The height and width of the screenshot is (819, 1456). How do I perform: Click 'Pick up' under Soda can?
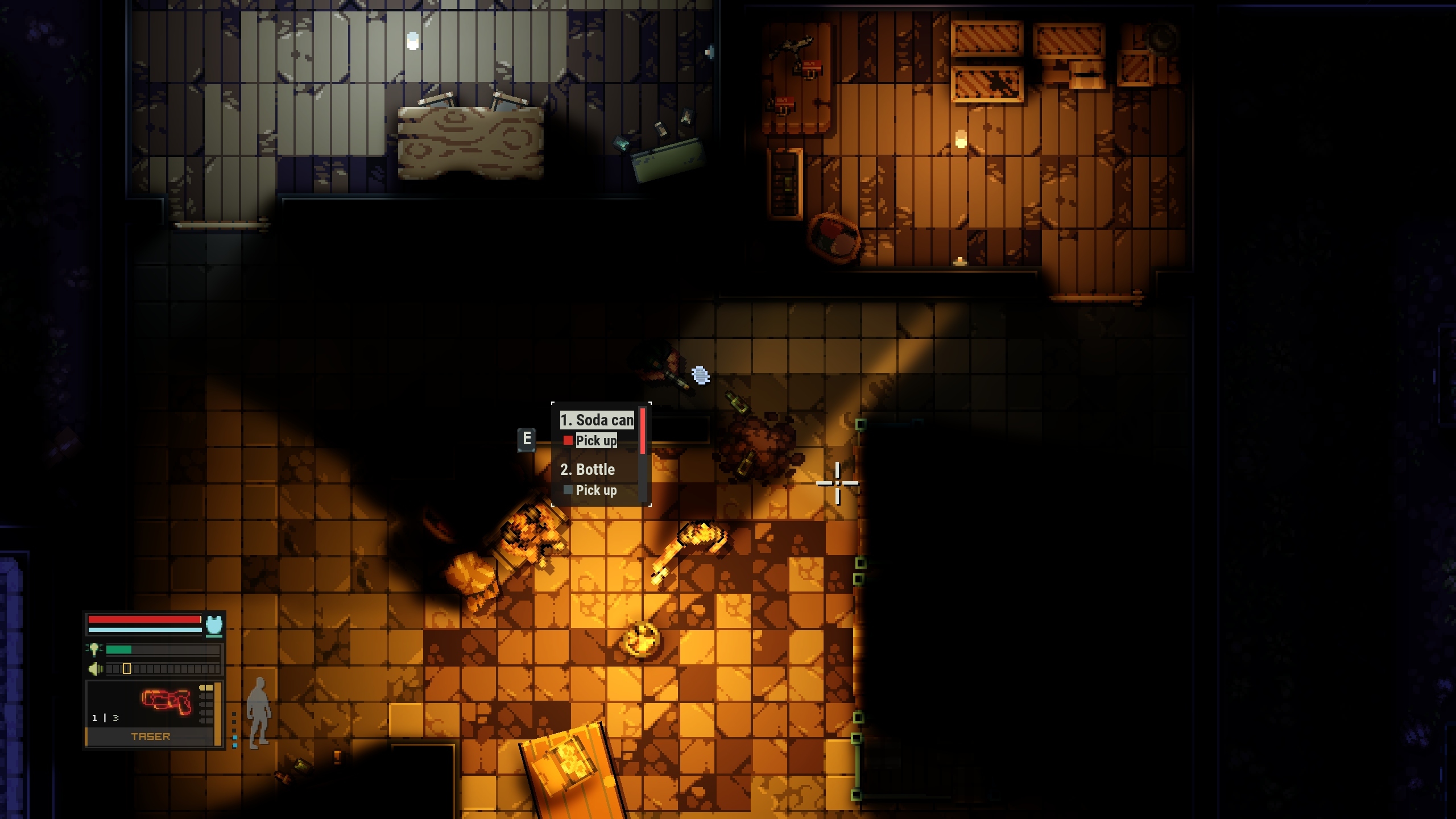(597, 441)
